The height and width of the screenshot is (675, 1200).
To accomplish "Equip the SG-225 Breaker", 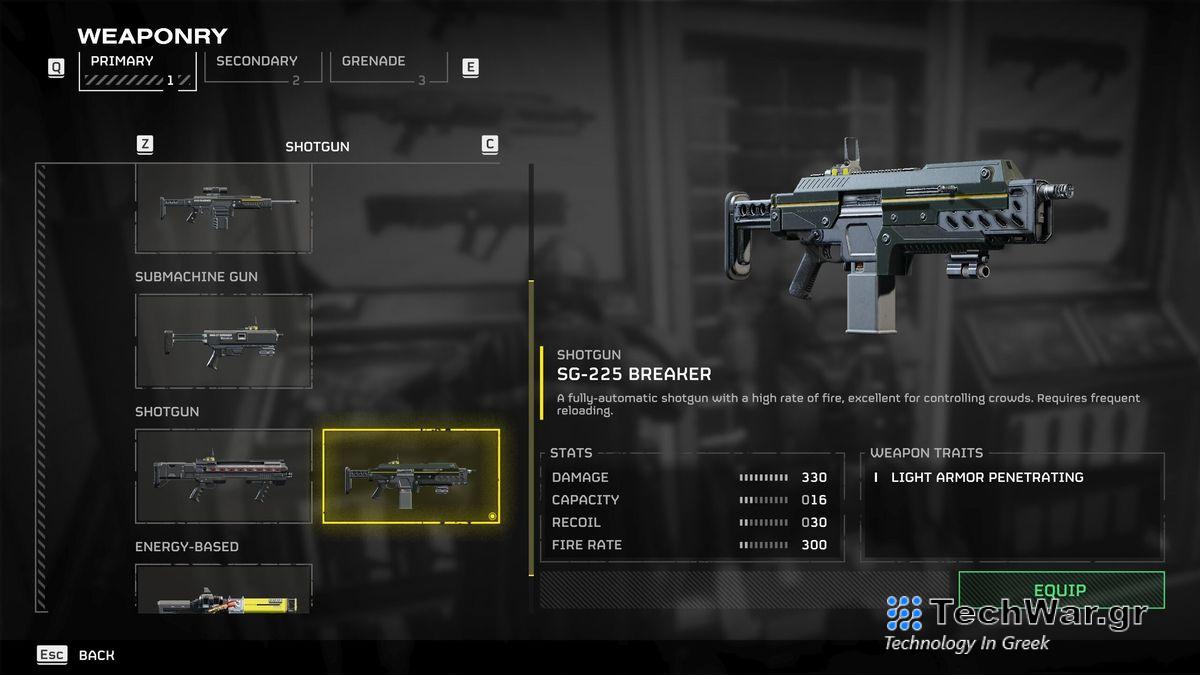I will (x=1060, y=590).
